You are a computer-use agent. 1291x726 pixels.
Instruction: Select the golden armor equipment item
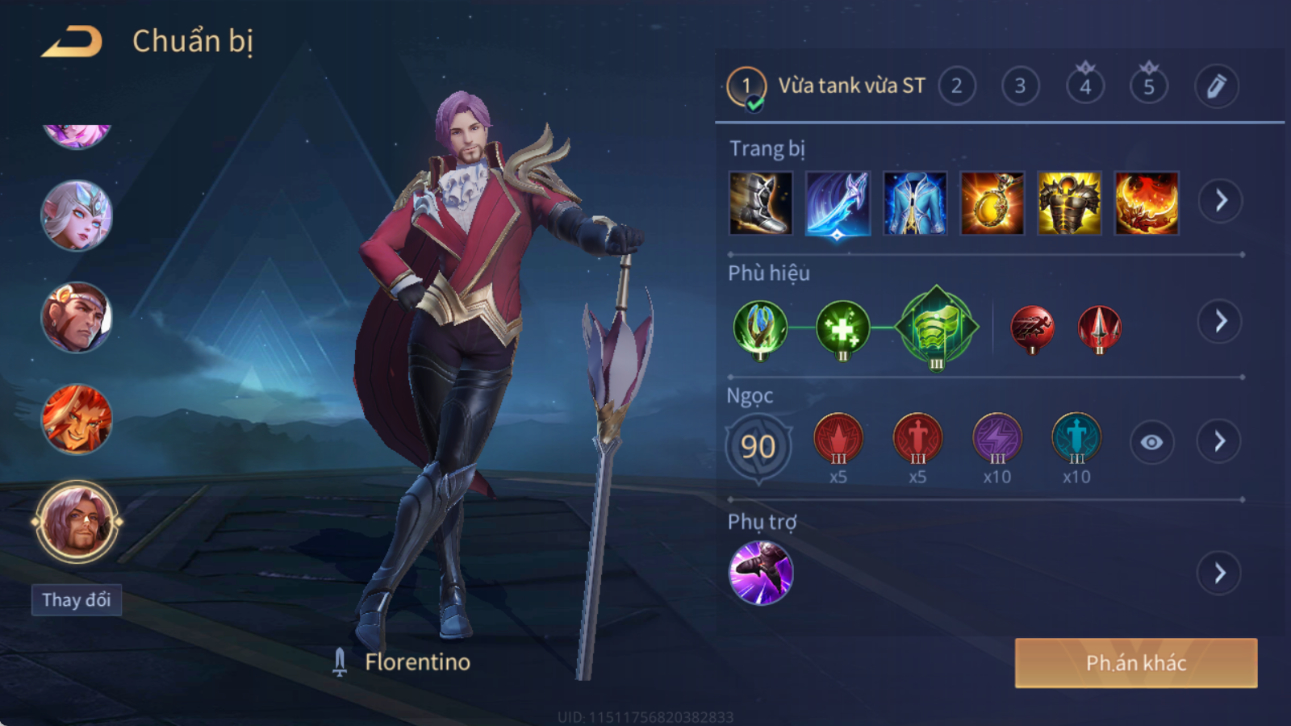[x=1069, y=203]
